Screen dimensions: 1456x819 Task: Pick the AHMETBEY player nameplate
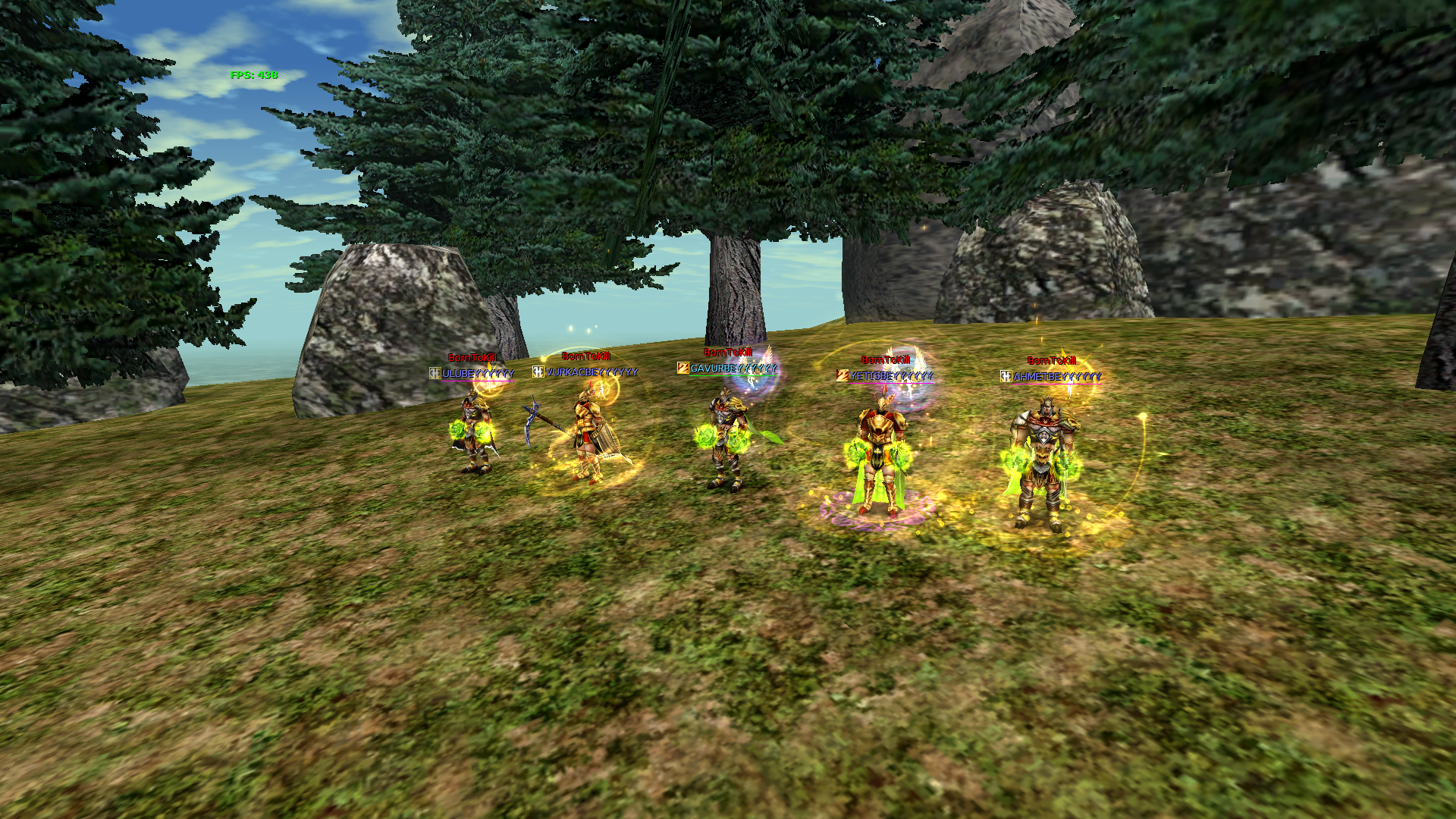1056,377
